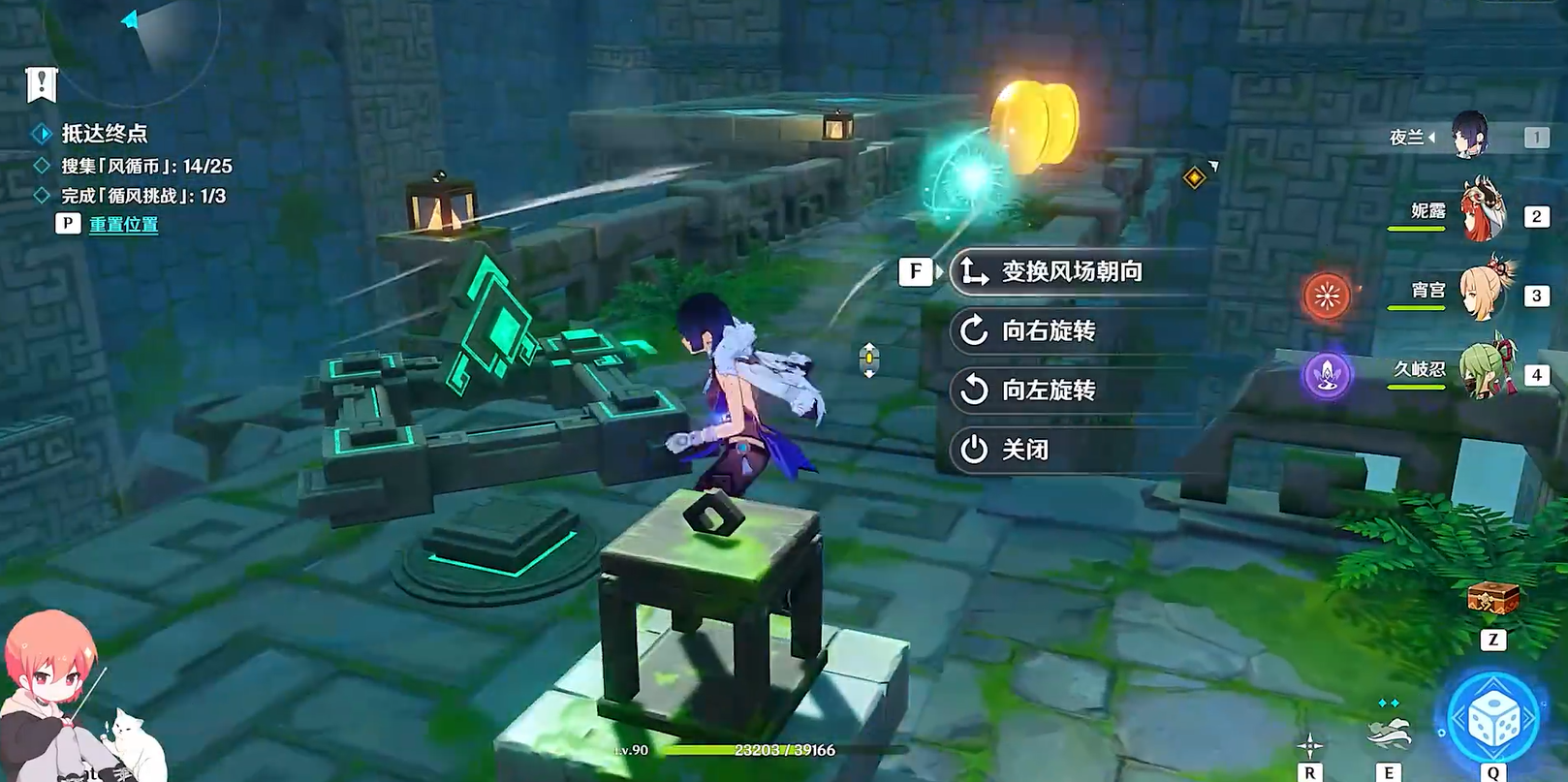This screenshot has height=782, width=1568.
Task: Trigger 久岐忍's purple elemental burst icon
Action: [1327, 374]
